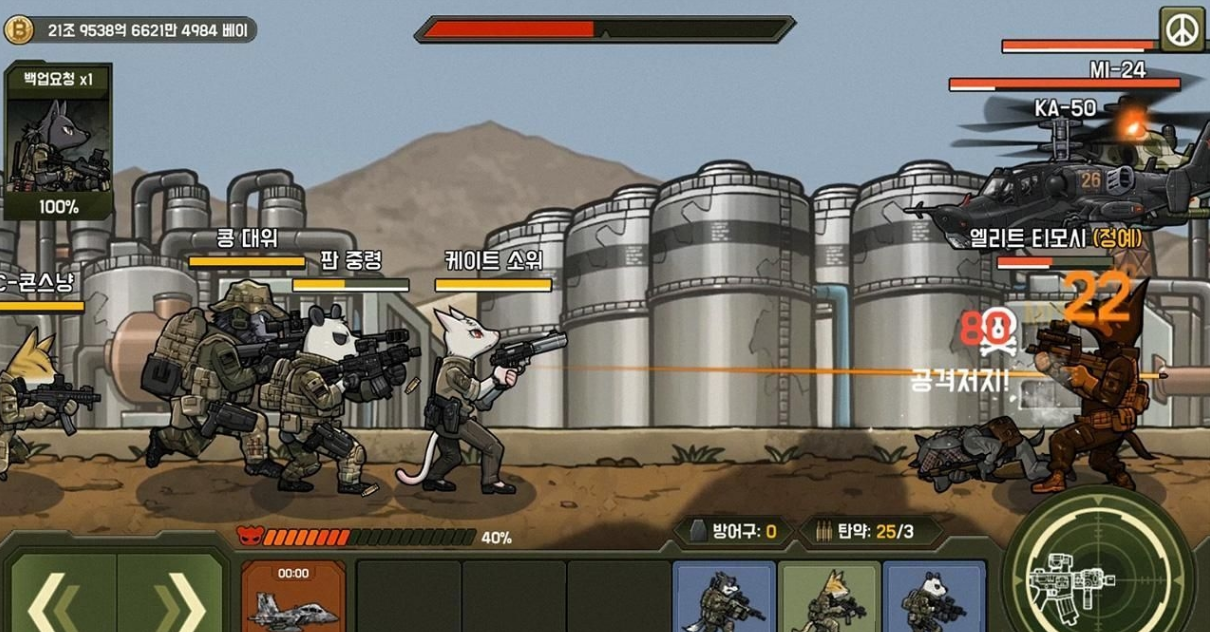1210x632 pixels.
Task: Call the fighter jet airstrike slot
Action: point(293,597)
